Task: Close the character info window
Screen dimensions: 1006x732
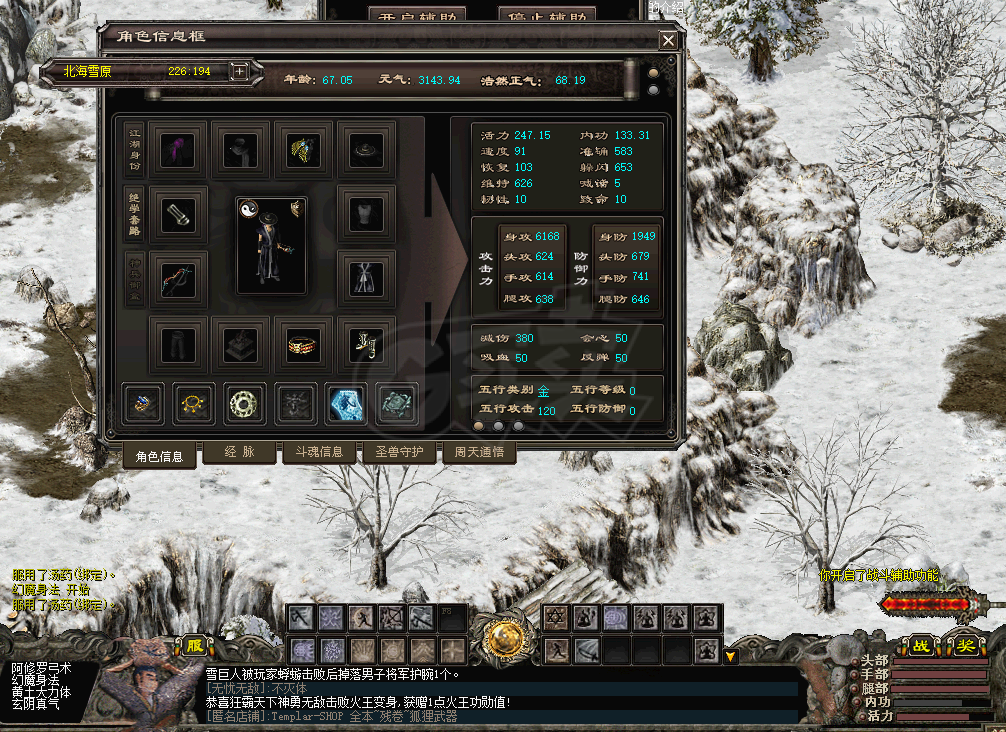Action: pos(667,41)
